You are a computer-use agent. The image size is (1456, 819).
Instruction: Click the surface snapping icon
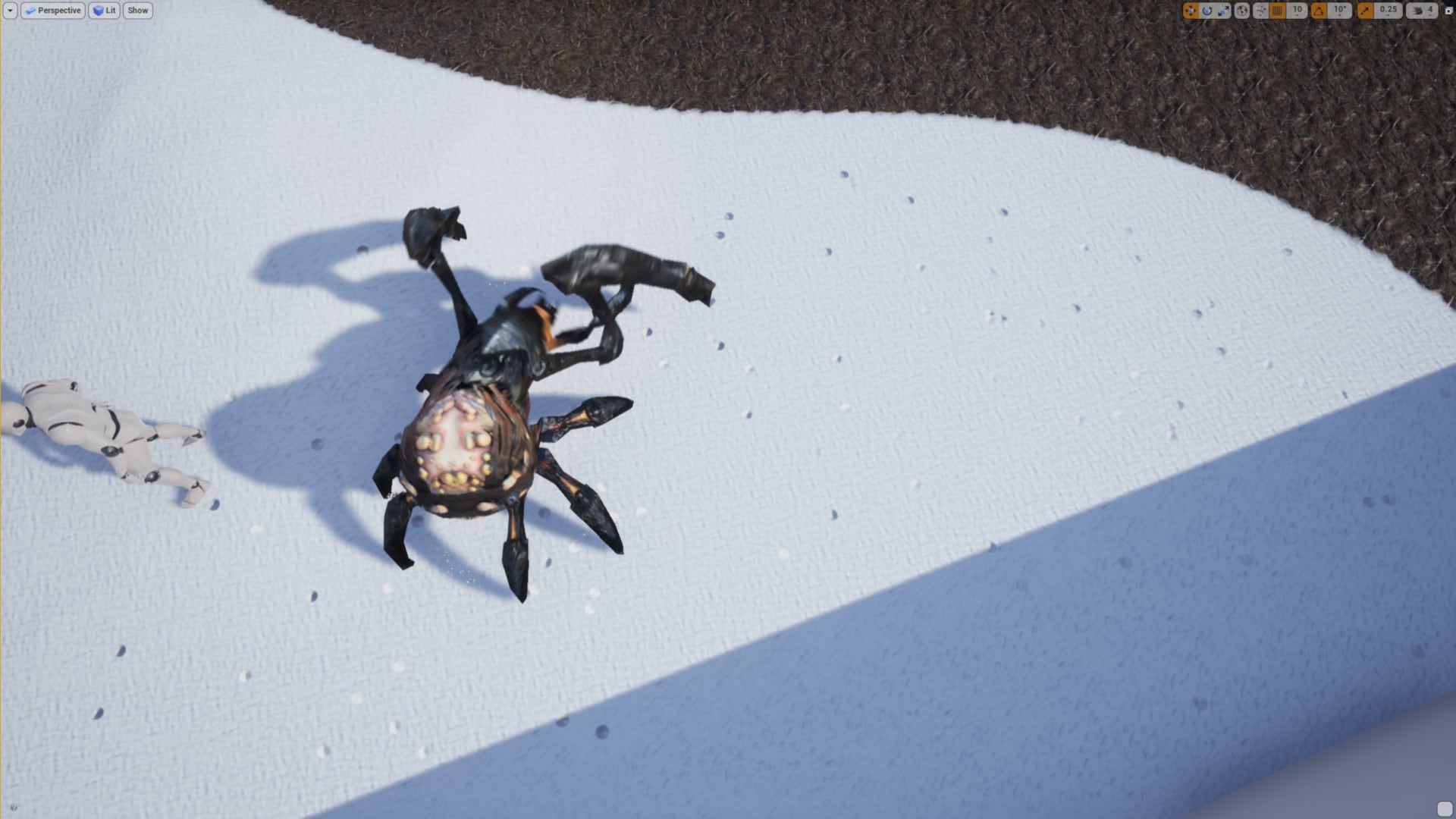(x=1260, y=11)
